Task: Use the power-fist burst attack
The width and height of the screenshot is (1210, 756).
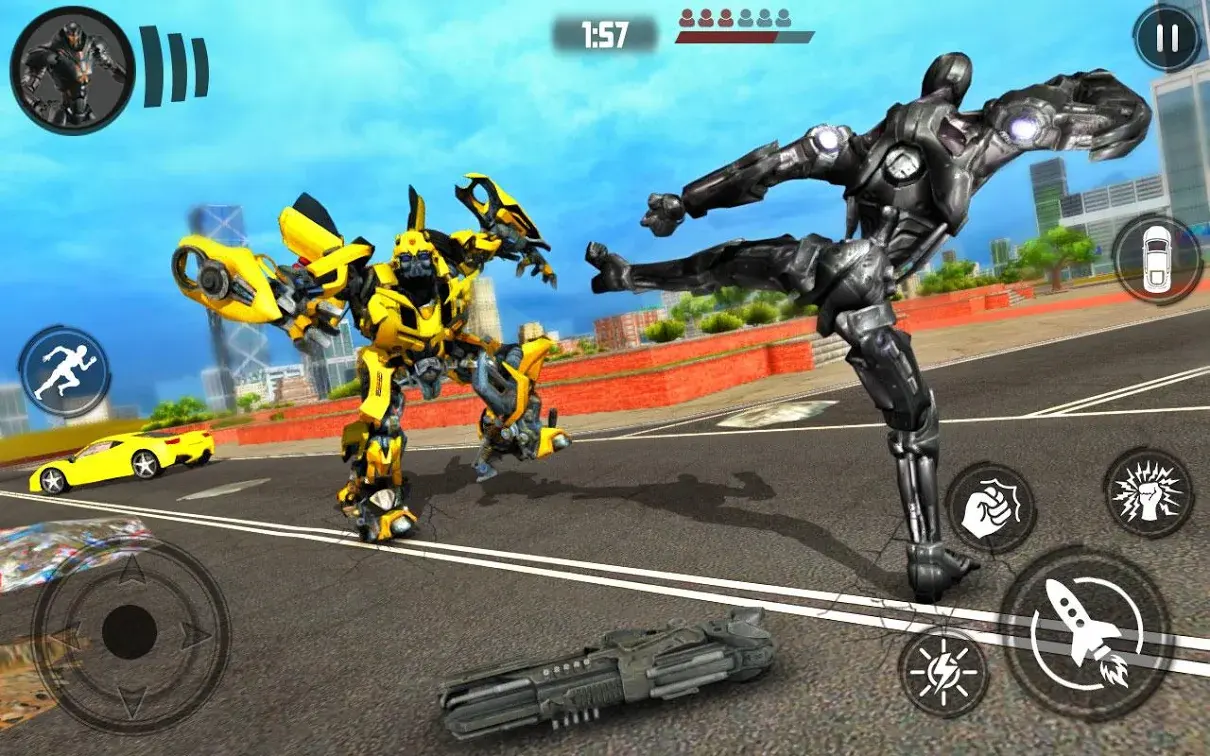Action: point(1148,491)
